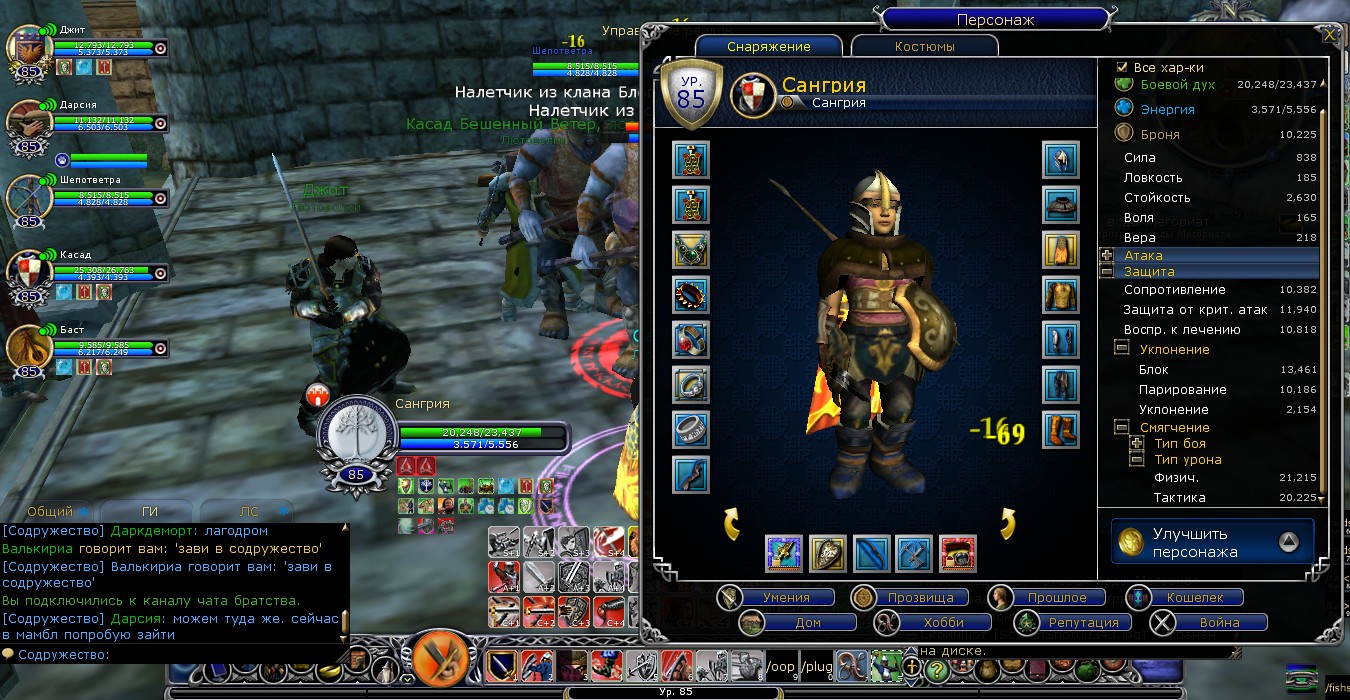Screen dimensions: 1350x700
Task: Select the Снаряжение tab
Action: coord(768,47)
